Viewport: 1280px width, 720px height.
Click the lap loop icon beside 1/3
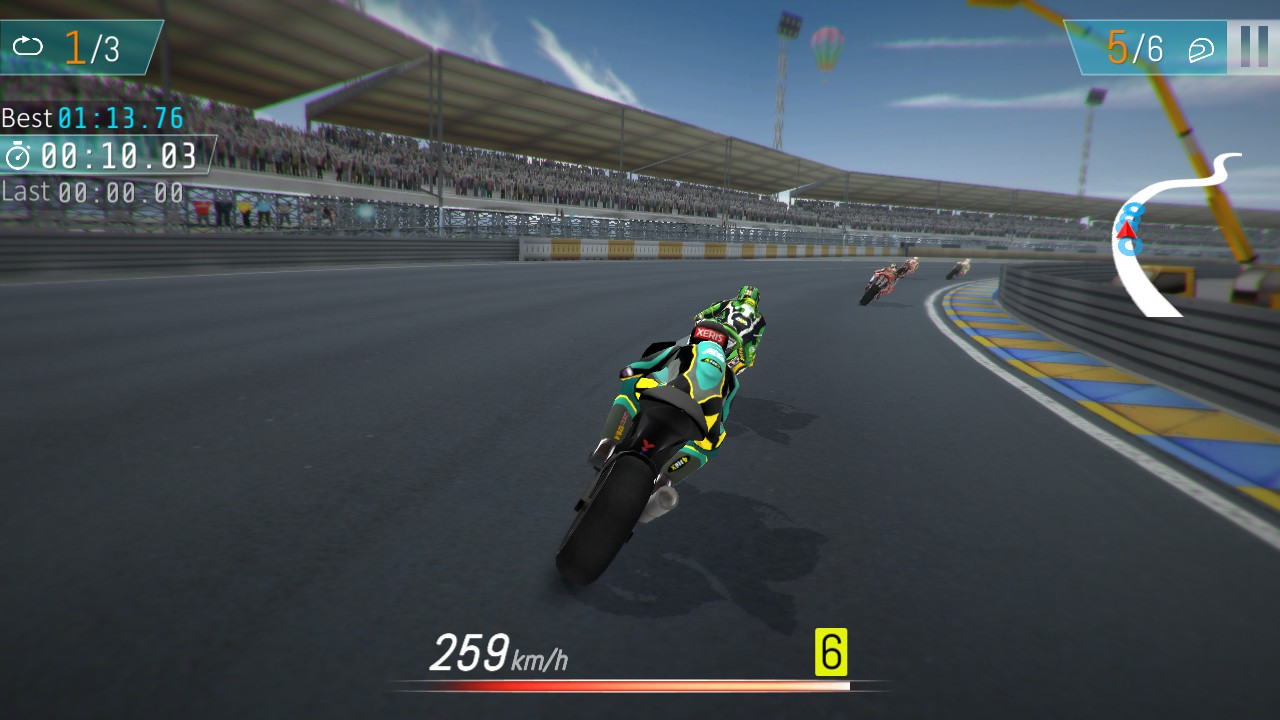[29, 45]
